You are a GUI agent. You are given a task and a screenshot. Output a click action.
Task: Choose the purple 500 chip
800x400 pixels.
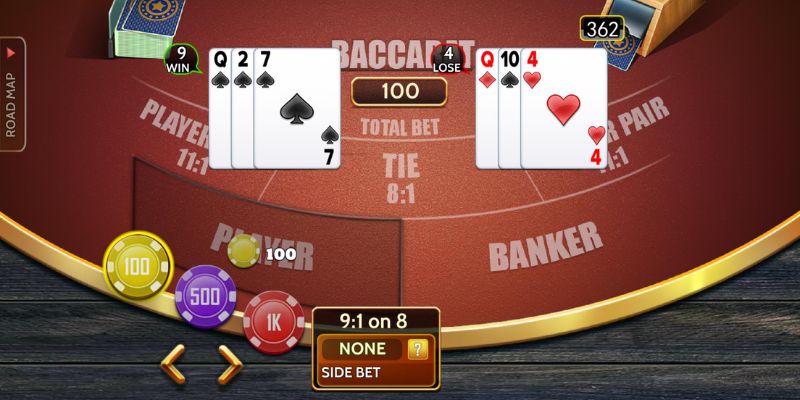[205, 296]
